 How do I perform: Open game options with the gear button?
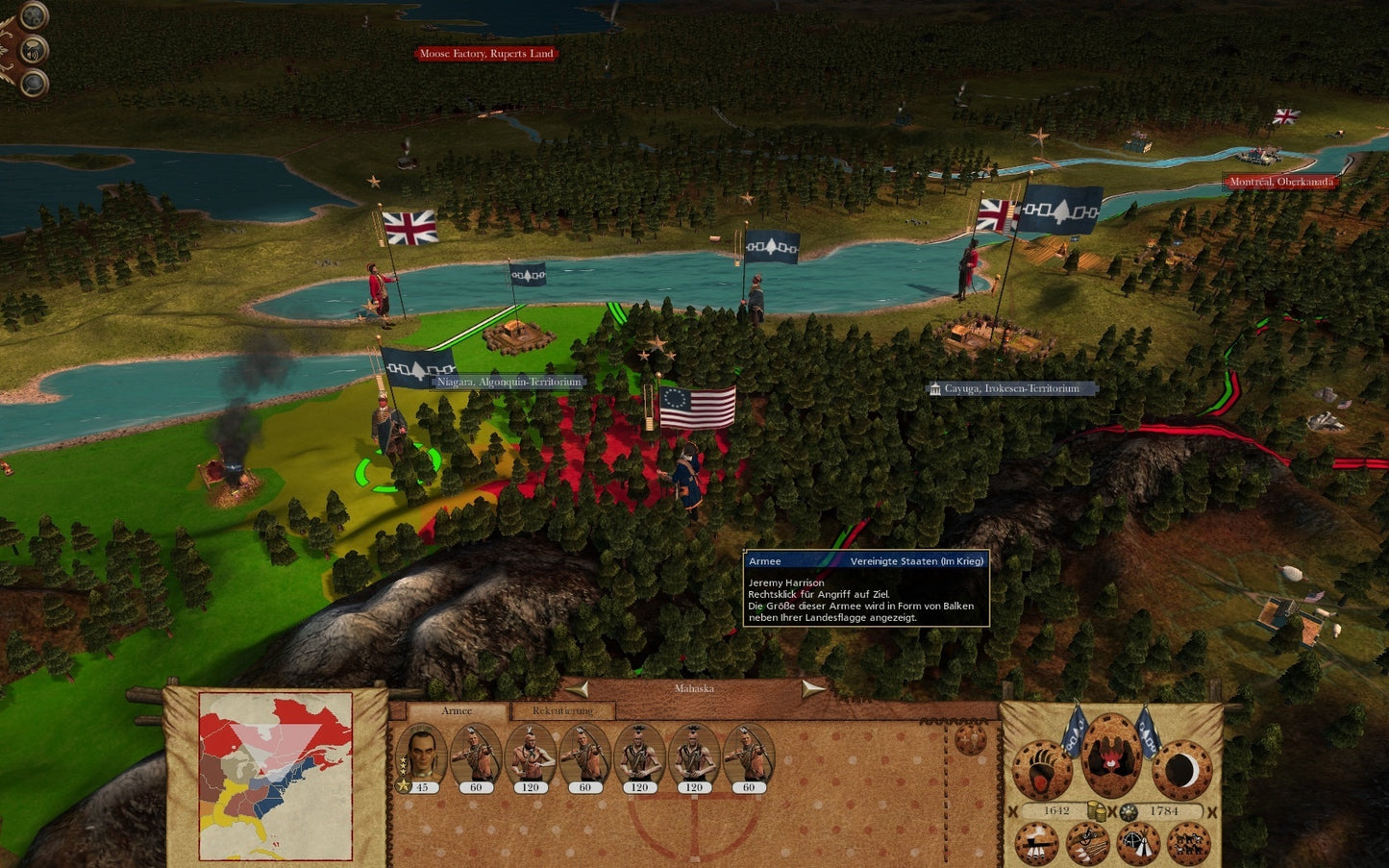pyautogui.click(x=34, y=15)
